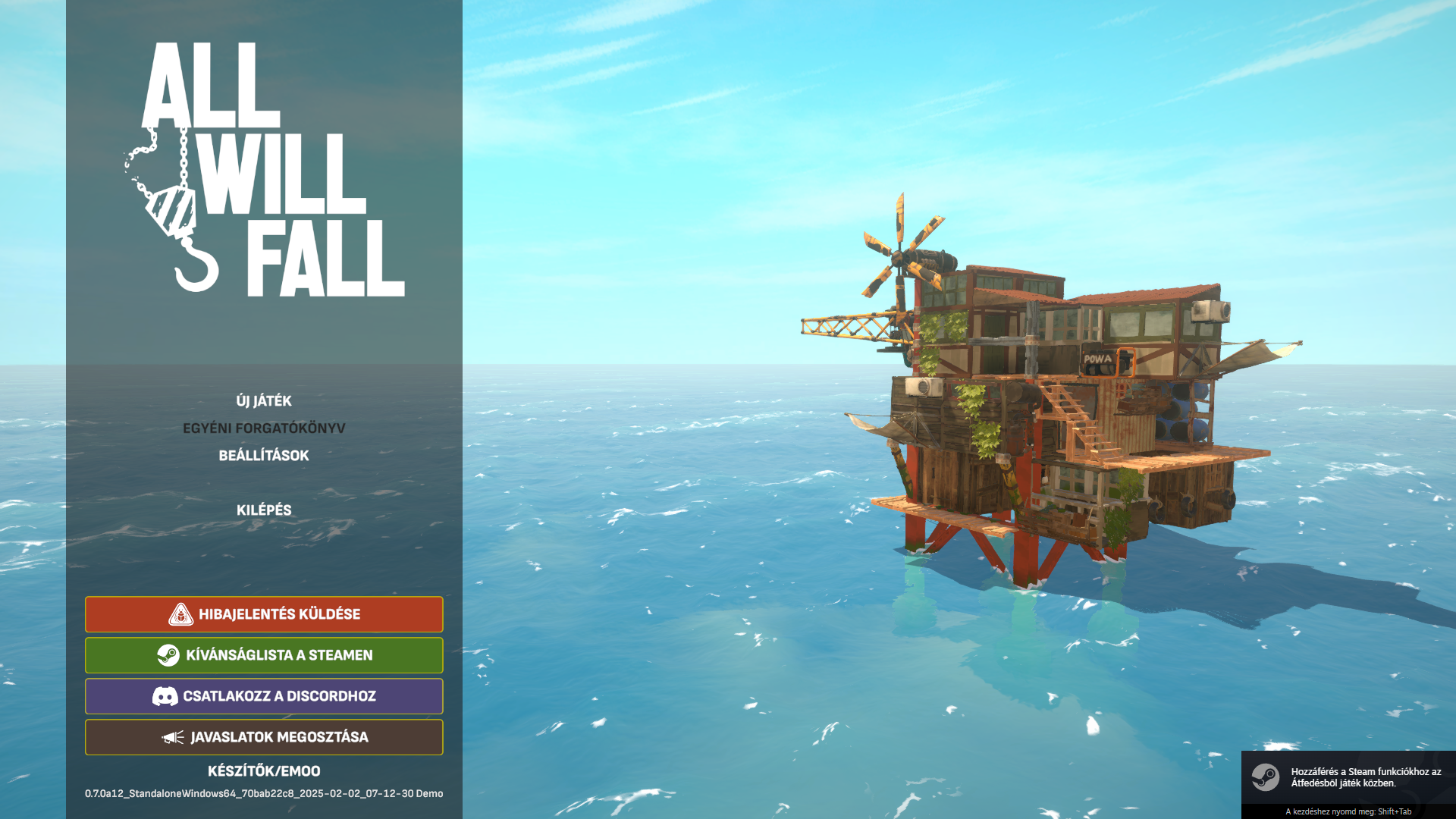This screenshot has height=819, width=1456.
Task: Join via Csatlakozz a Discordhoz button
Action: pyautogui.click(x=264, y=696)
